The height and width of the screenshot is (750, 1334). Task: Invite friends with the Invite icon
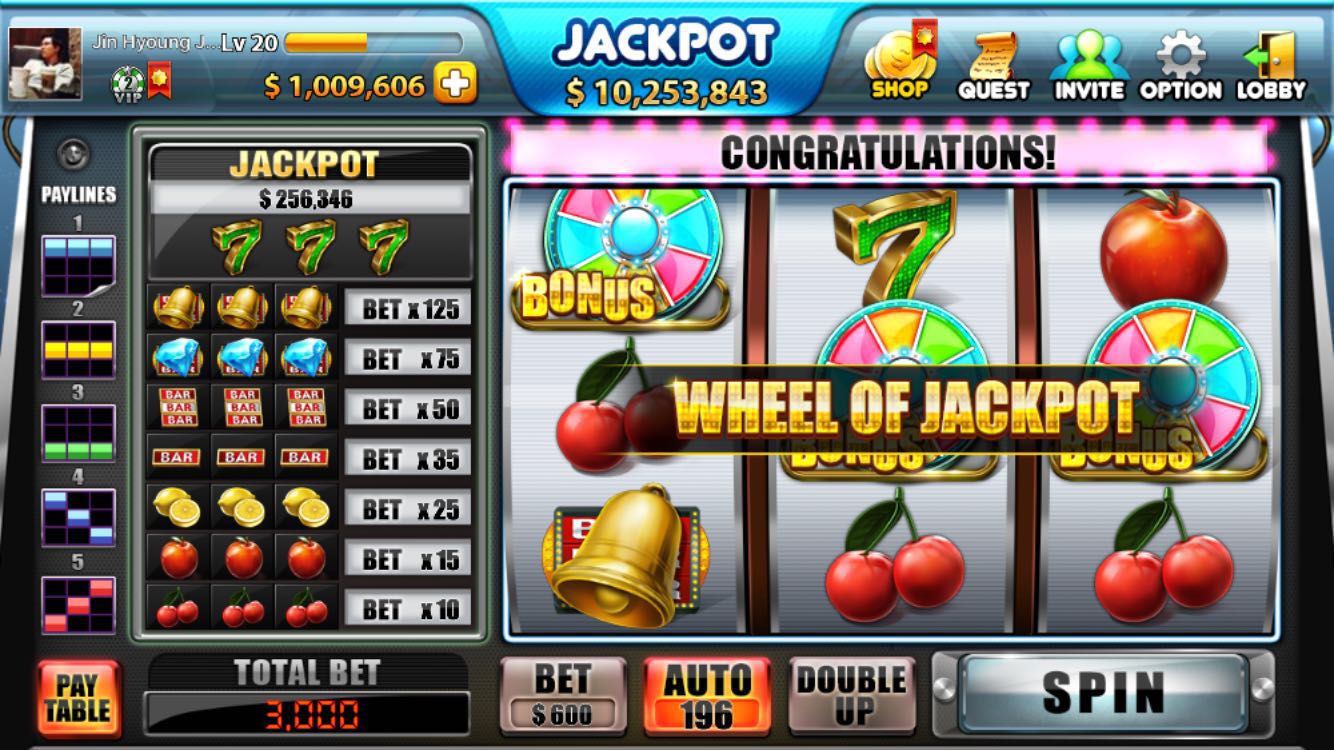point(1089,65)
